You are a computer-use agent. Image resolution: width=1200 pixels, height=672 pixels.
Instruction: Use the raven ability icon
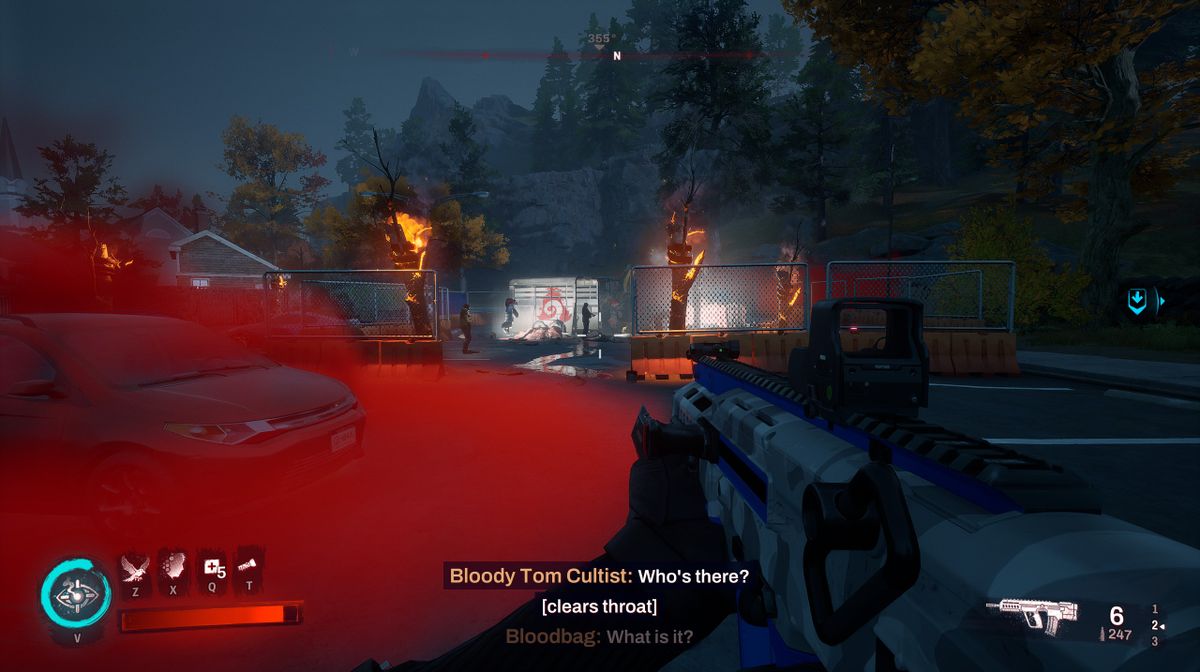(x=135, y=568)
